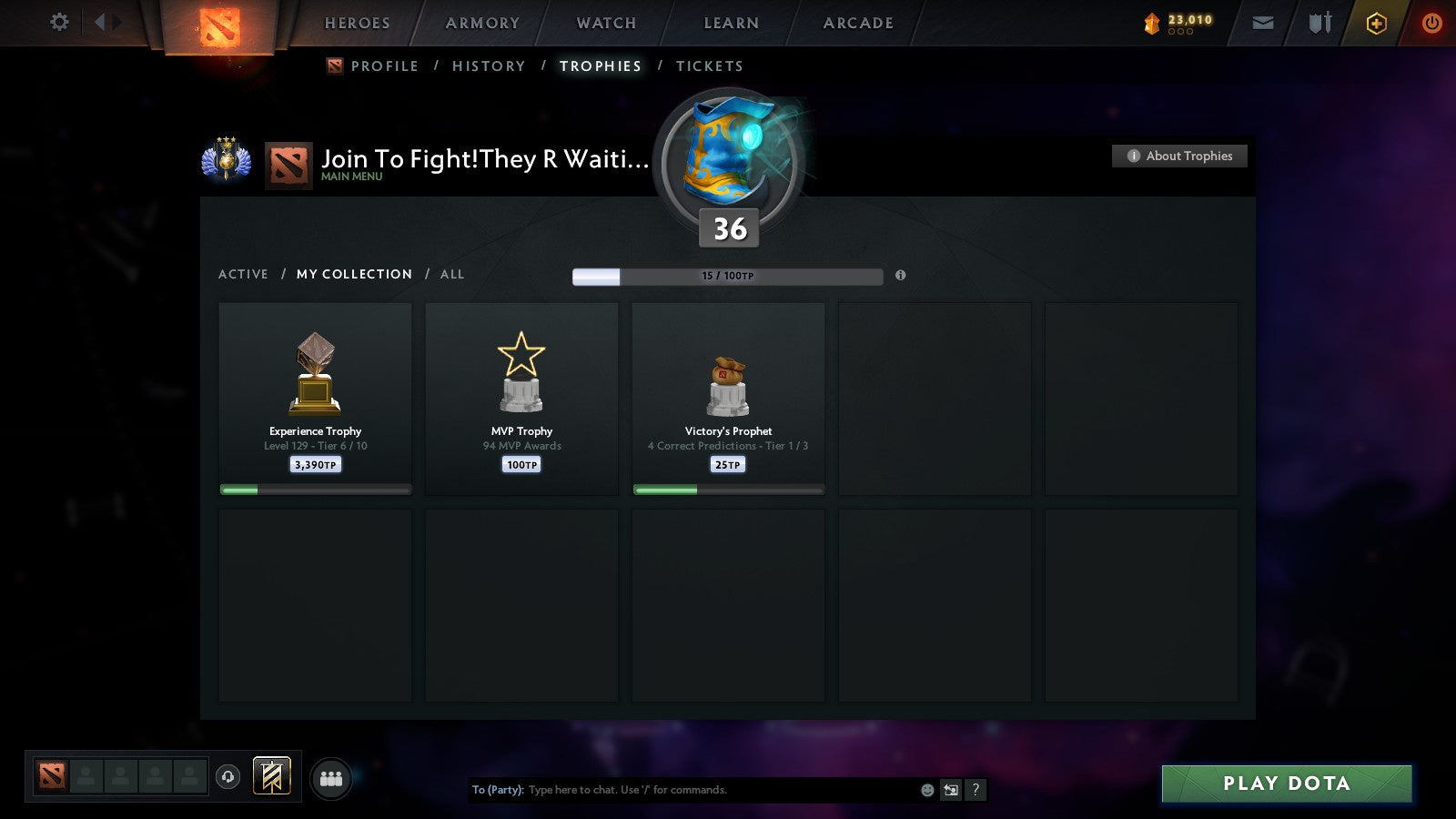Open voice chat headset icon in party bar
This screenshot has width=1456, height=819.
point(227,776)
